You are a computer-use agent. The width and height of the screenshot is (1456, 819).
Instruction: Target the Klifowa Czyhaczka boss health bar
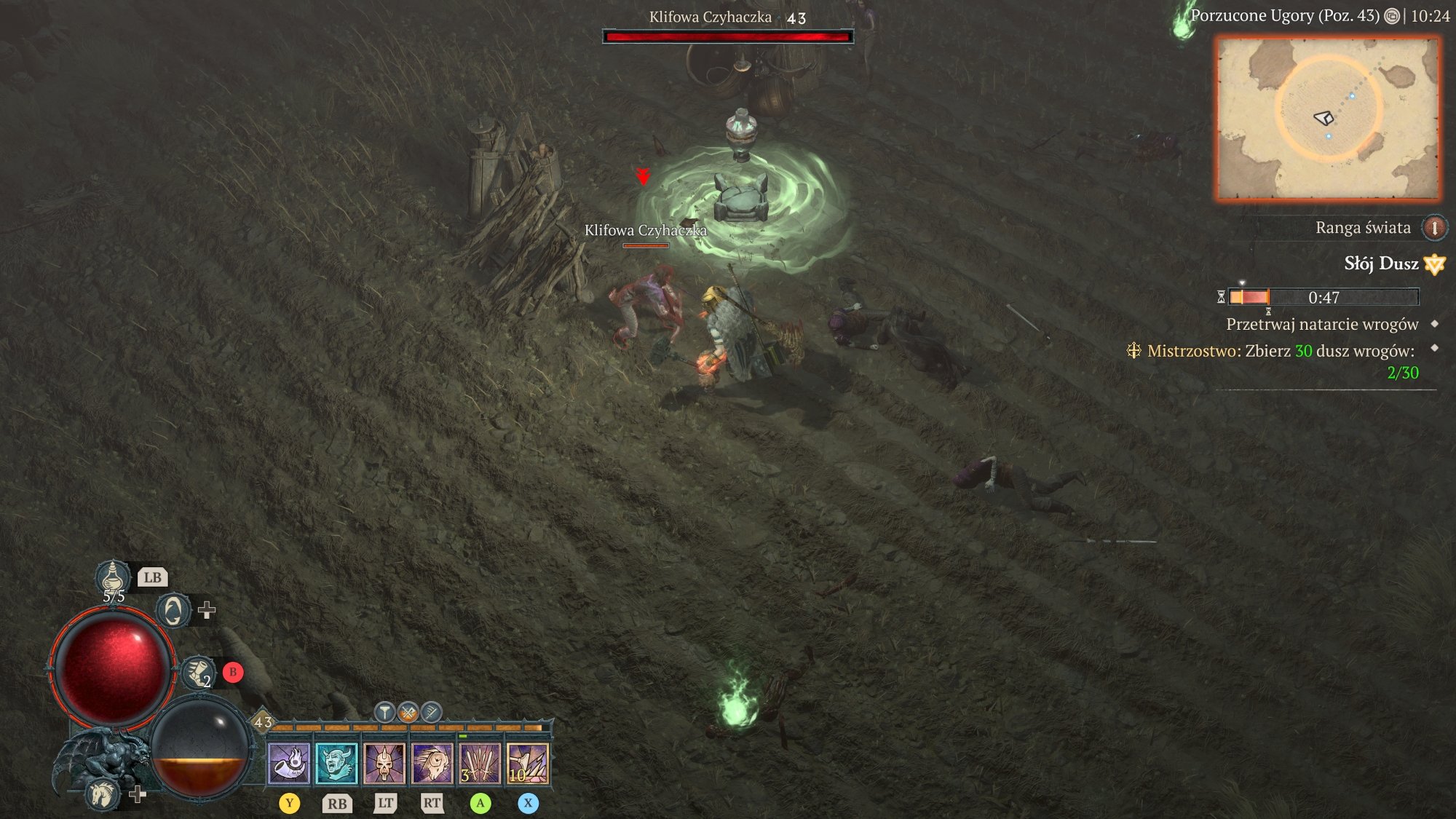728,36
